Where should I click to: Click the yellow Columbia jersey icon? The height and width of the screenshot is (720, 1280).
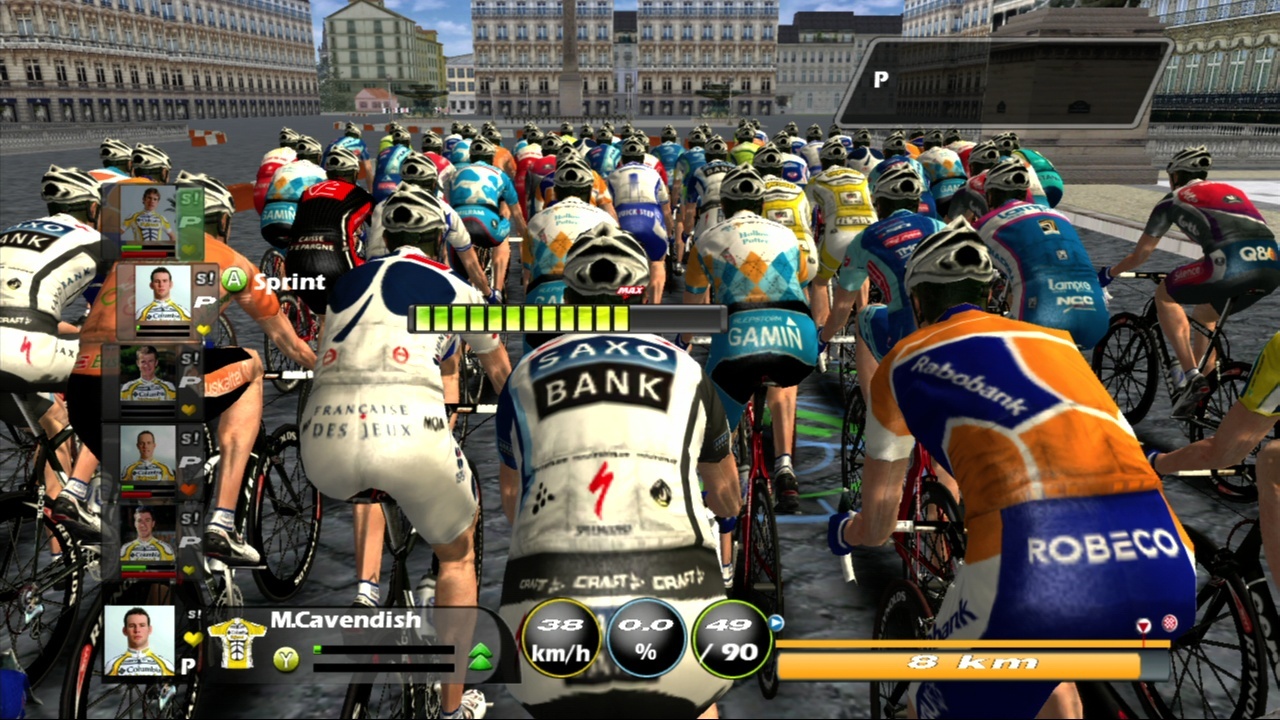[236, 642]
